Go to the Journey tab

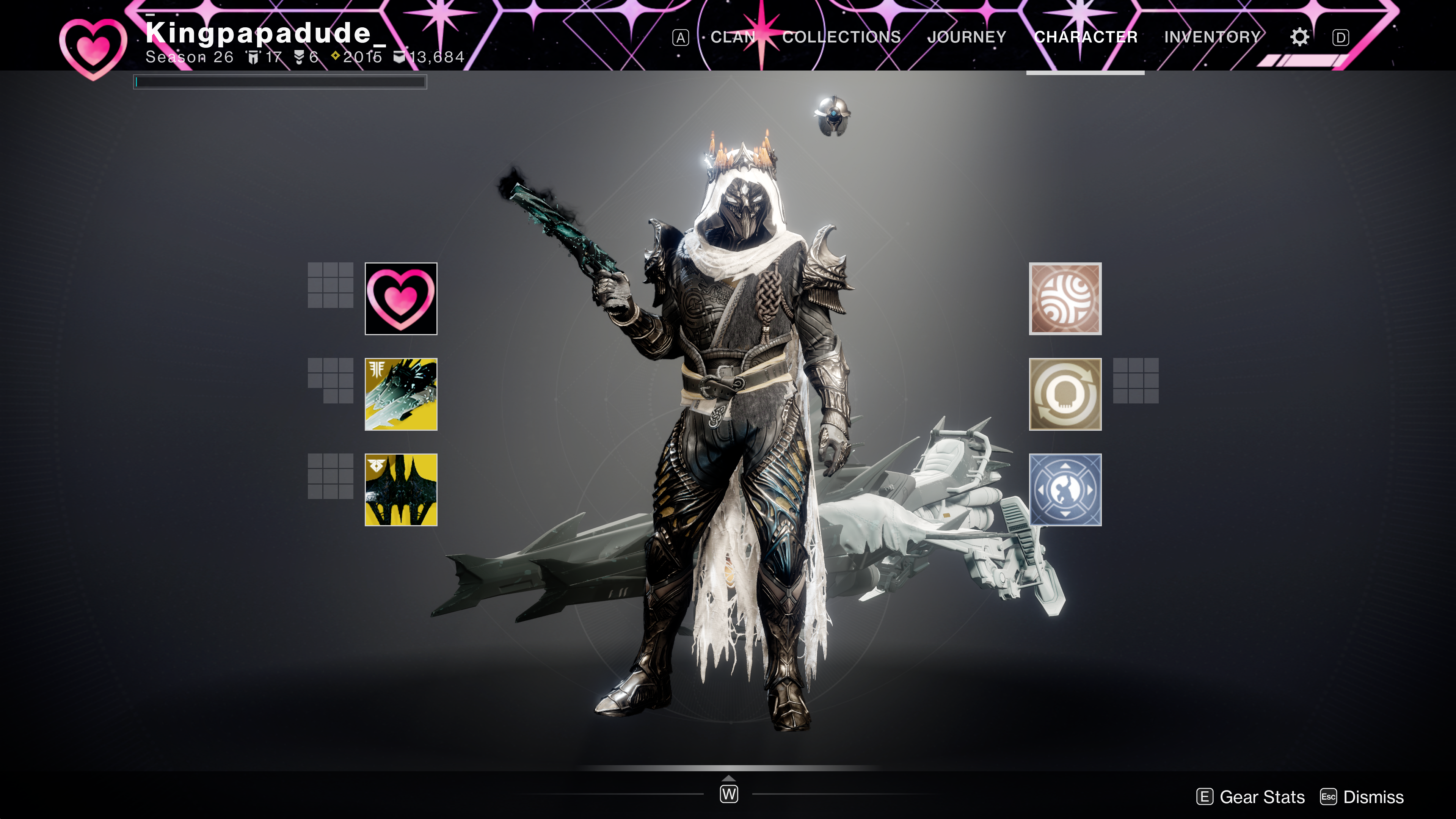coord(966,37)
